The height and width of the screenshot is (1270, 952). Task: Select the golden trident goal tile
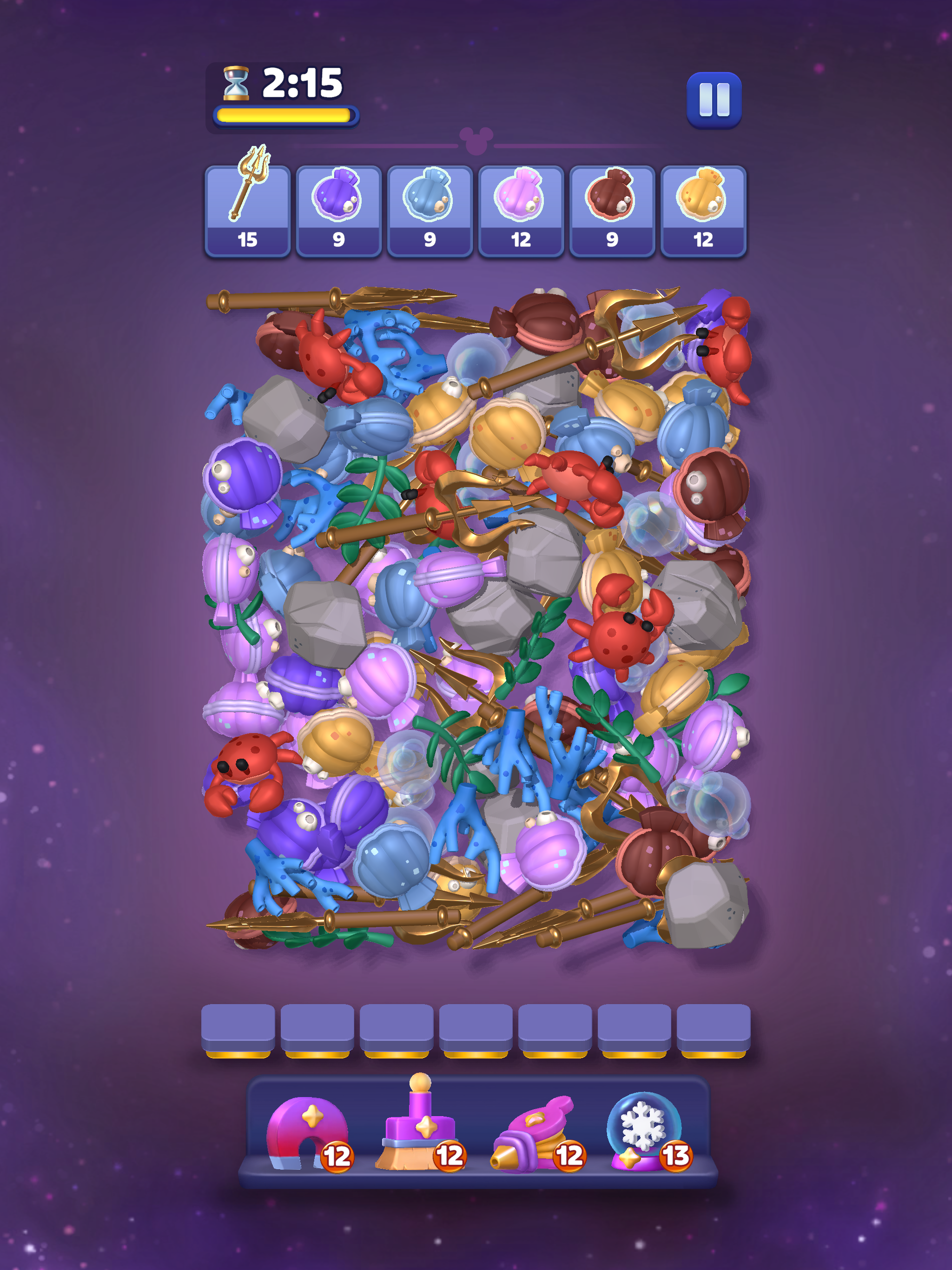coord(247,211)
